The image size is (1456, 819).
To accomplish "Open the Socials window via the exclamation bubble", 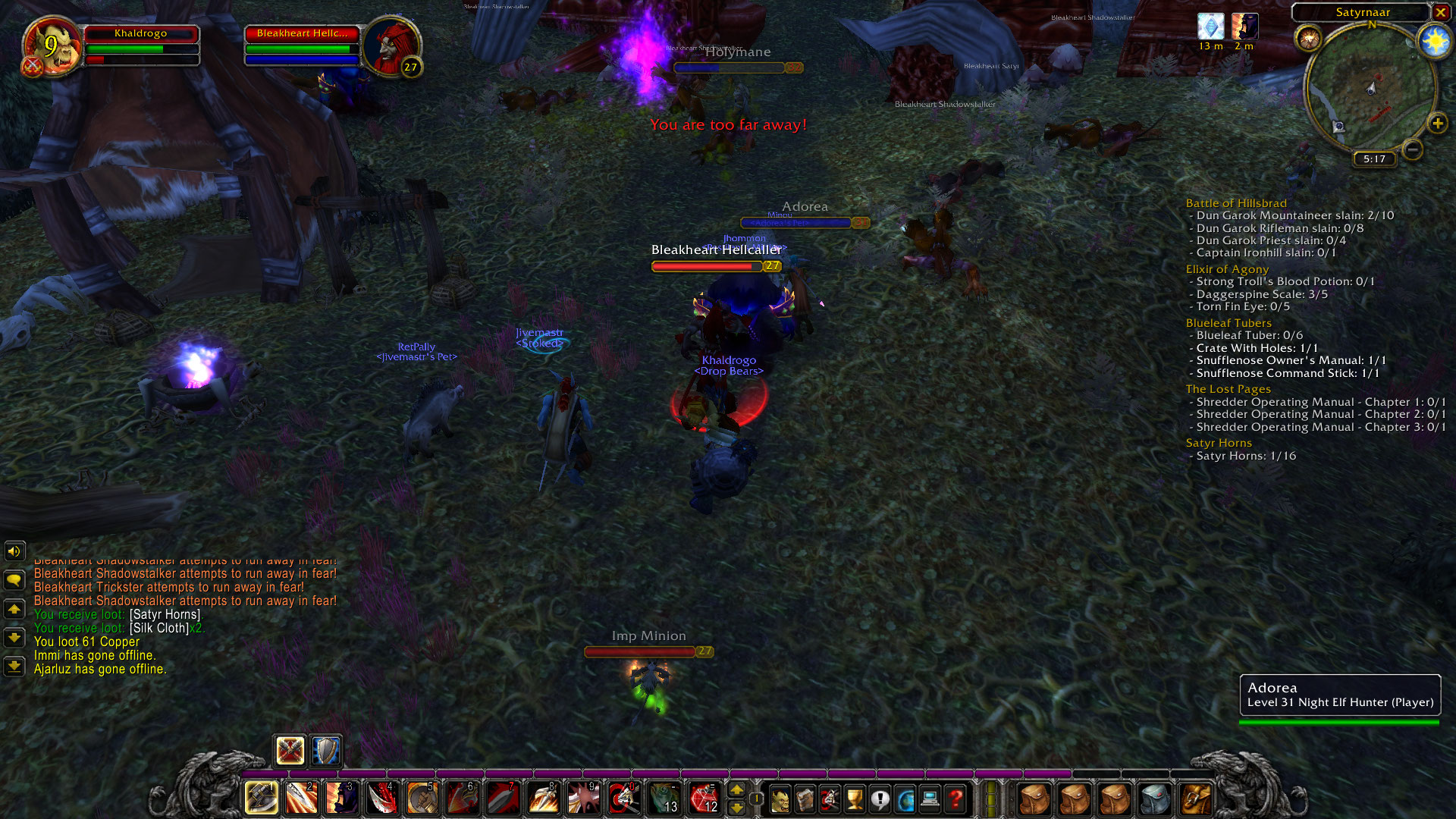I will tap(880, 798).
